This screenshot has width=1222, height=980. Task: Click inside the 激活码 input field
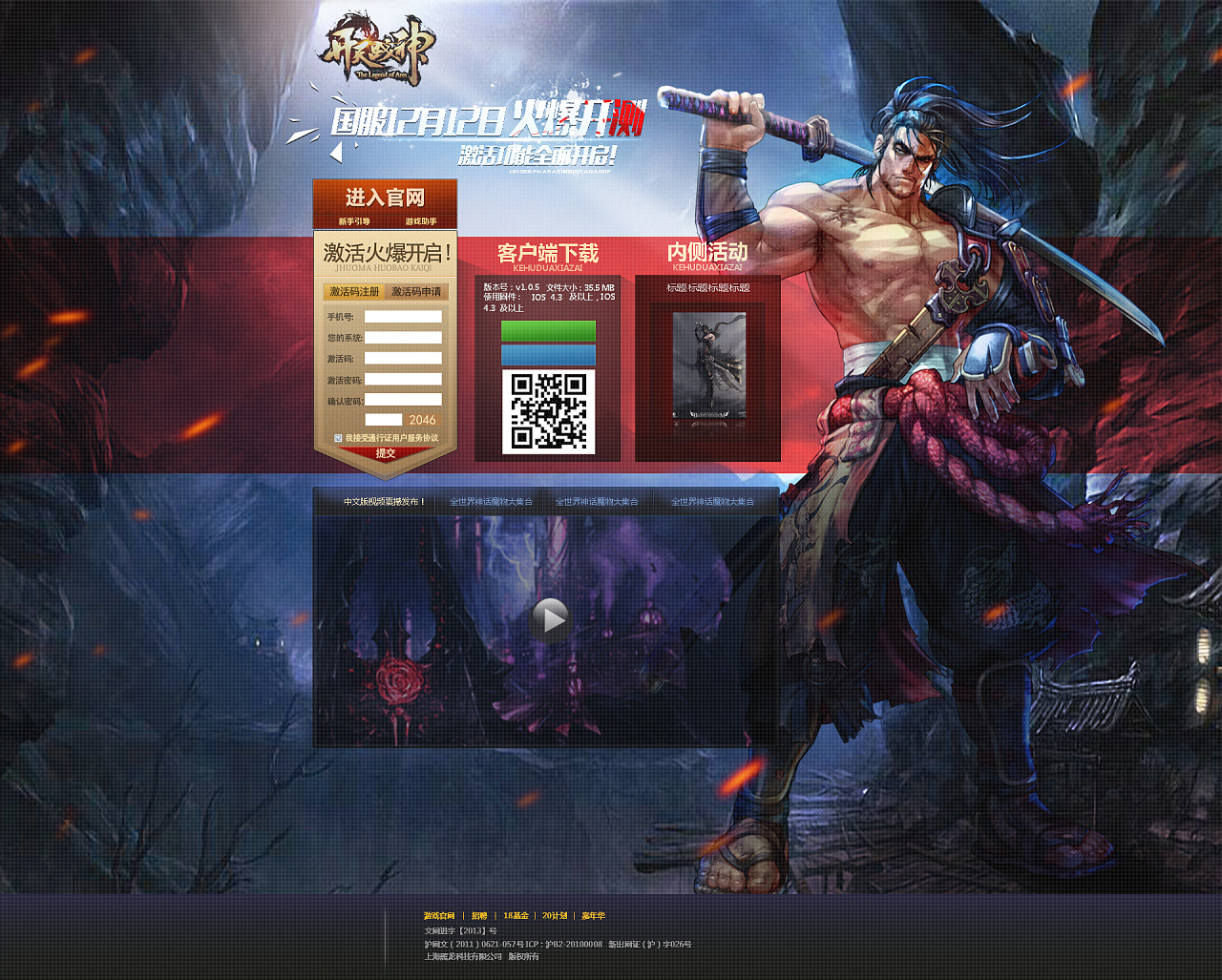[x=402, y=359]
